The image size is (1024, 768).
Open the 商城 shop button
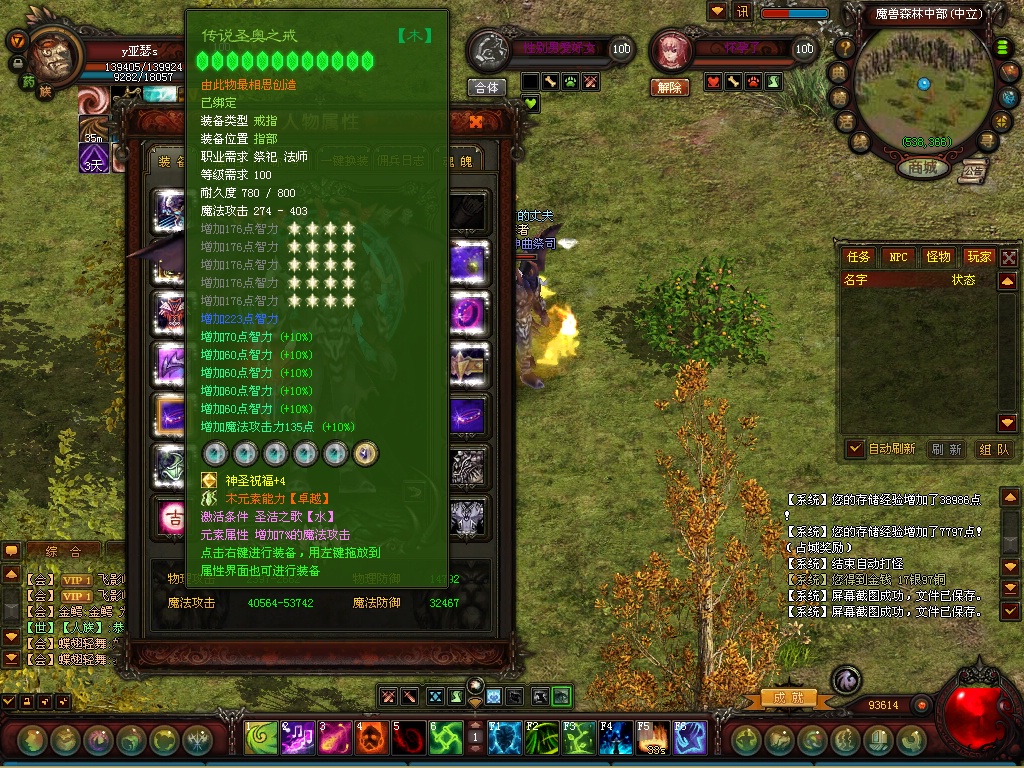(922, 168)
